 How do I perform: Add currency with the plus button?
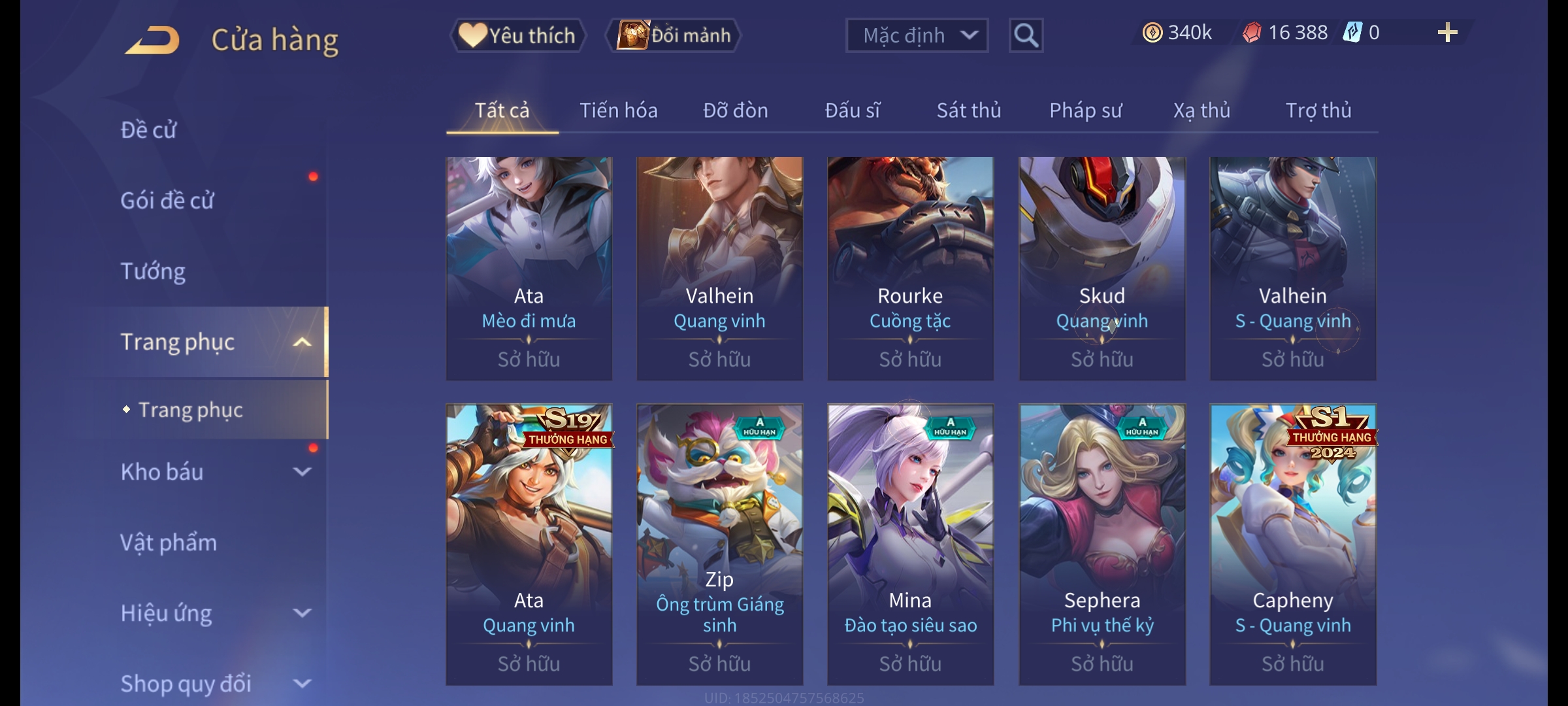pyautogui.click(x=1447, y=33)
